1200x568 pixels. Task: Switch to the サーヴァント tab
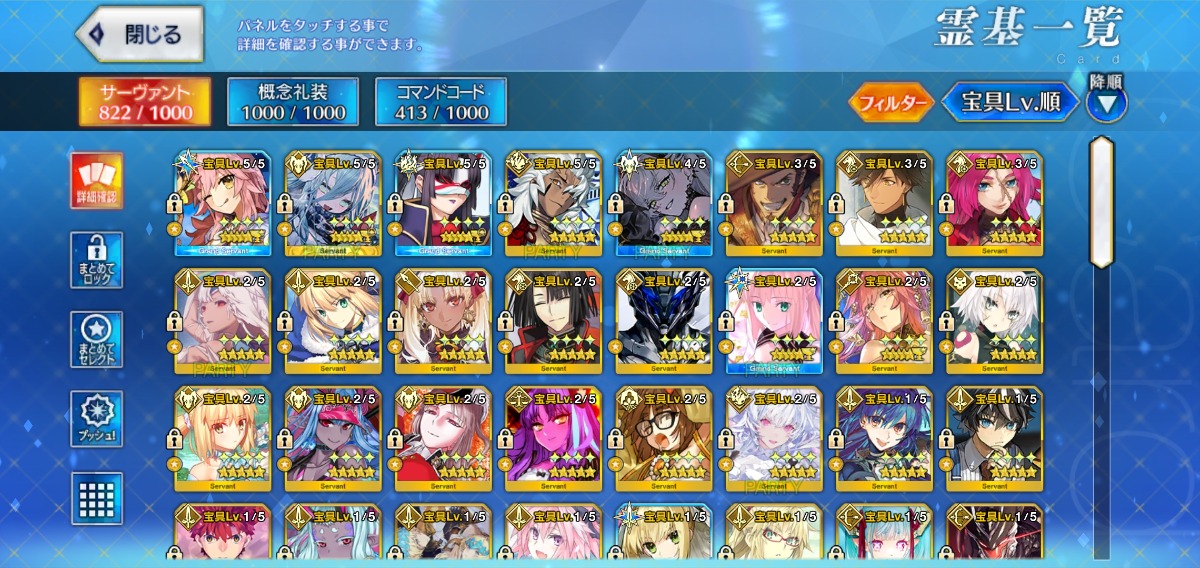[146, 102]
